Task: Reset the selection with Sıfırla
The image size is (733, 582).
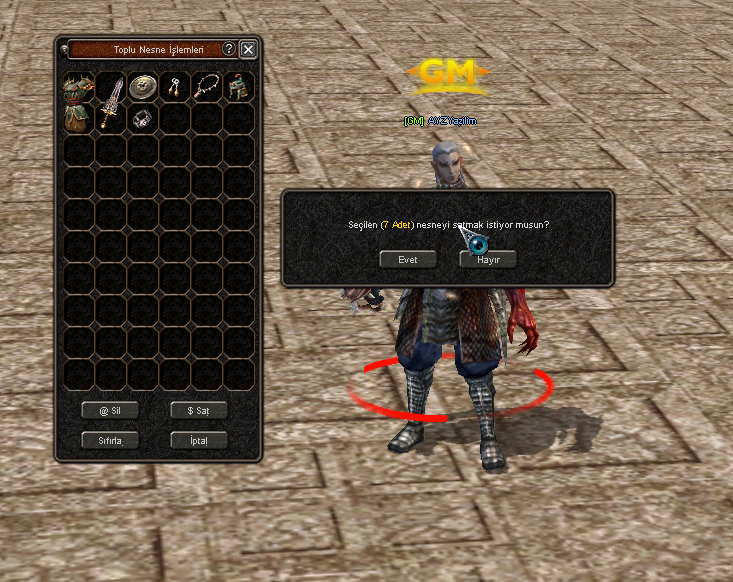Action: tap(110, 440)
